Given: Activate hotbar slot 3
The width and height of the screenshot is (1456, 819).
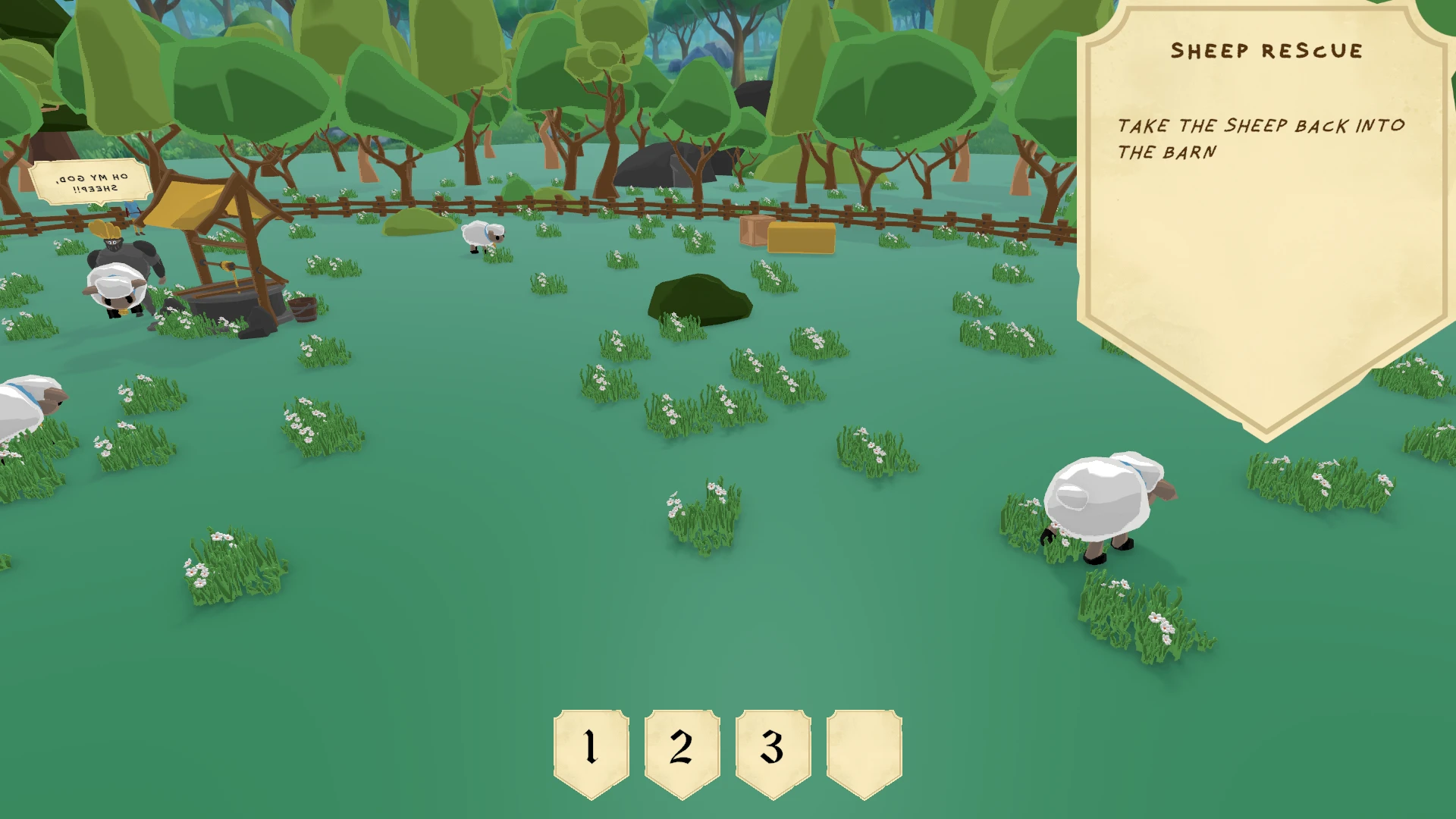Looking at the screenshot, I should coord(773,751).
